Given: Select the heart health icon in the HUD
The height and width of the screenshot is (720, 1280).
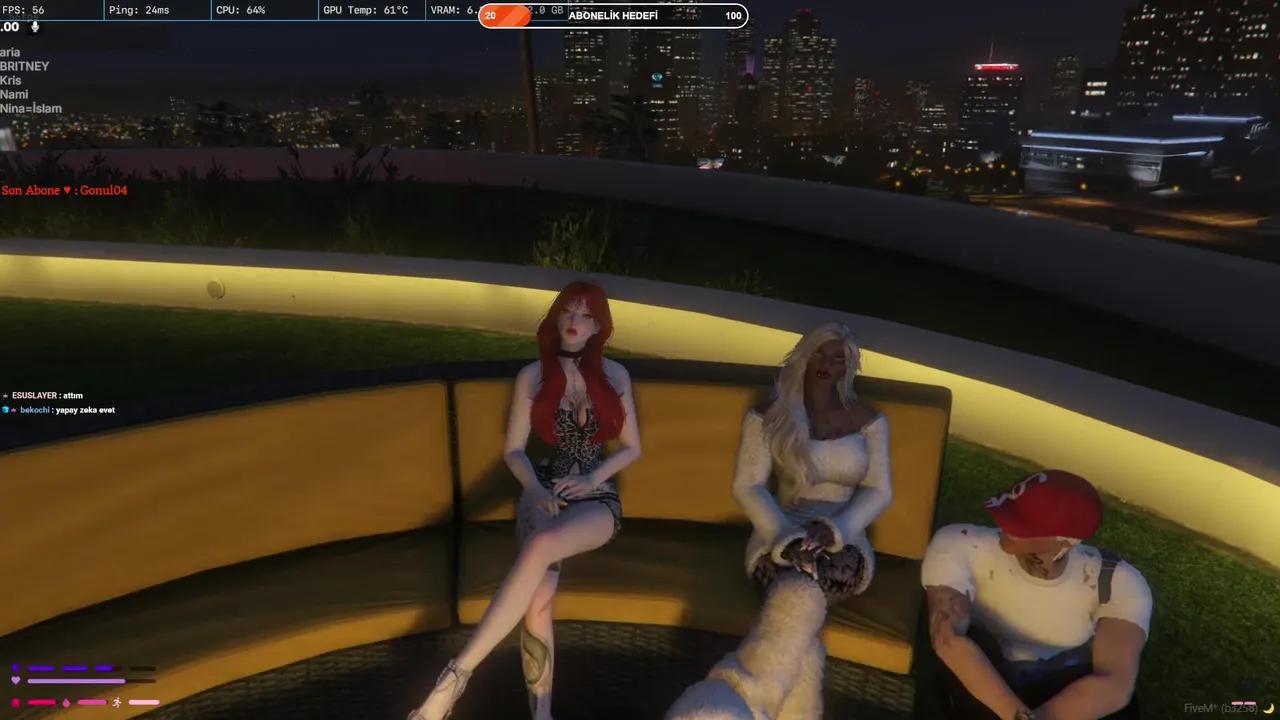Looking at the screenshot, I should 15,680.
